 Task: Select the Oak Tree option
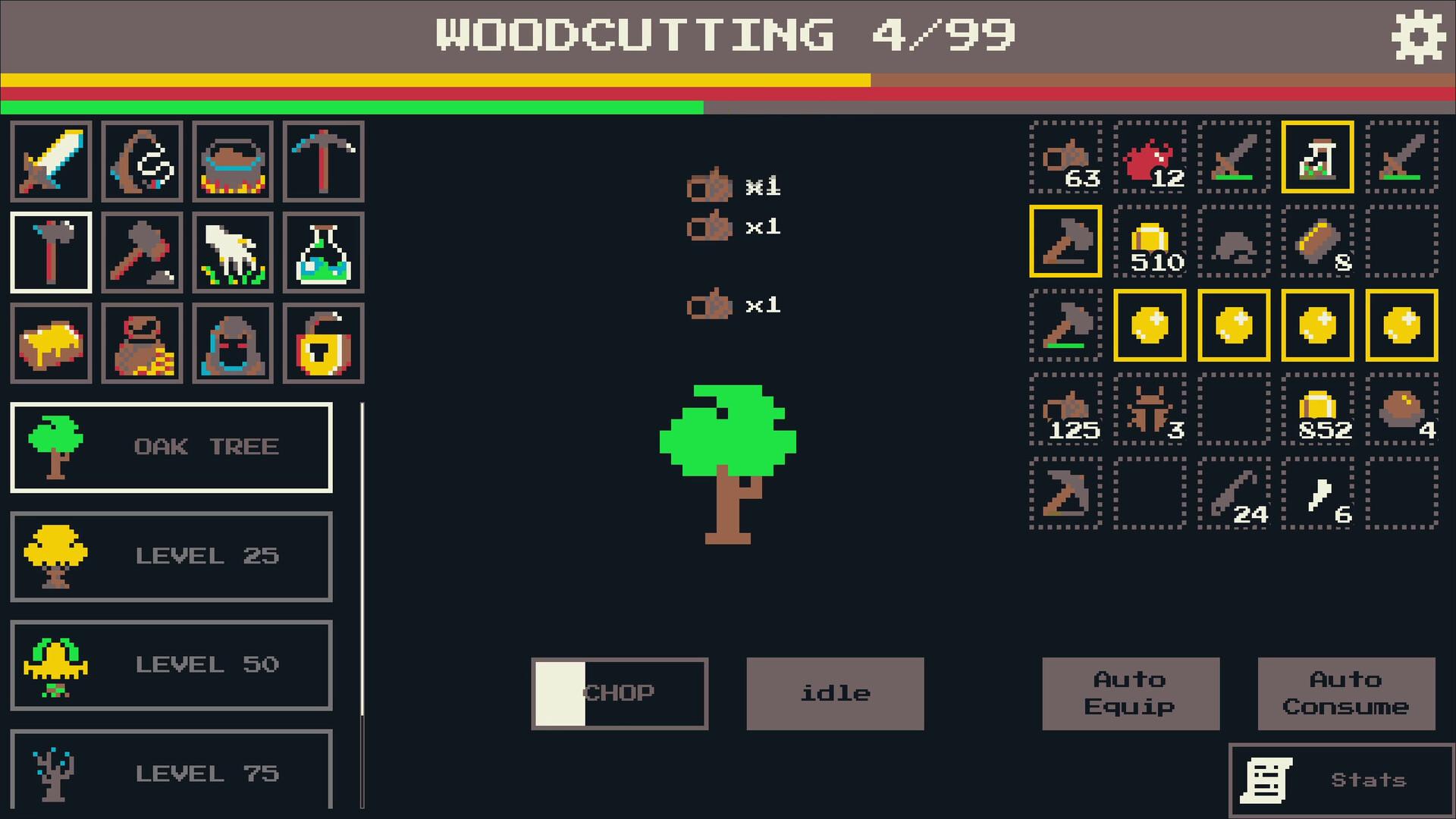[171, 447]
